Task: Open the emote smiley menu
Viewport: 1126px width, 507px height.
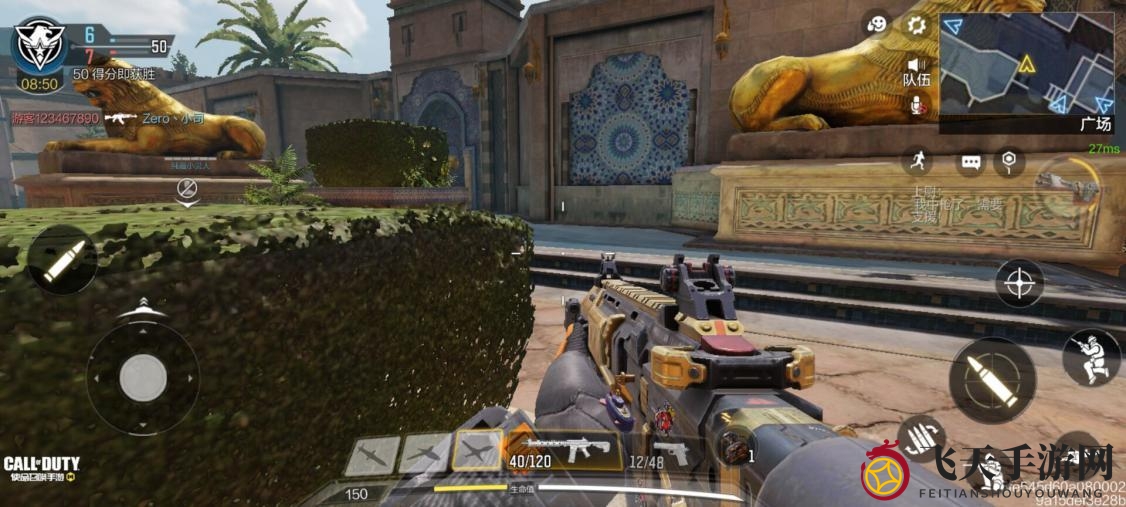Action: pyautogui.click(x=876, y=25)
